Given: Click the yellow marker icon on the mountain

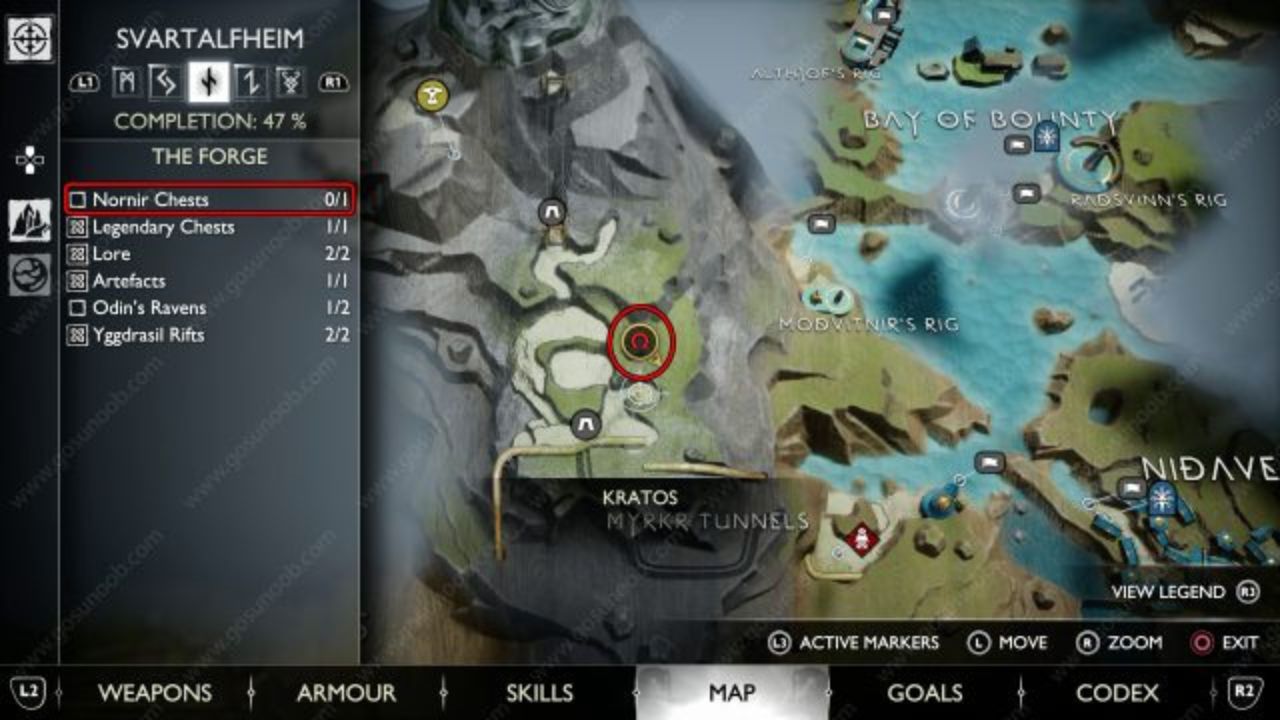Looking at the screenshot, I should [x=432, y=96].
